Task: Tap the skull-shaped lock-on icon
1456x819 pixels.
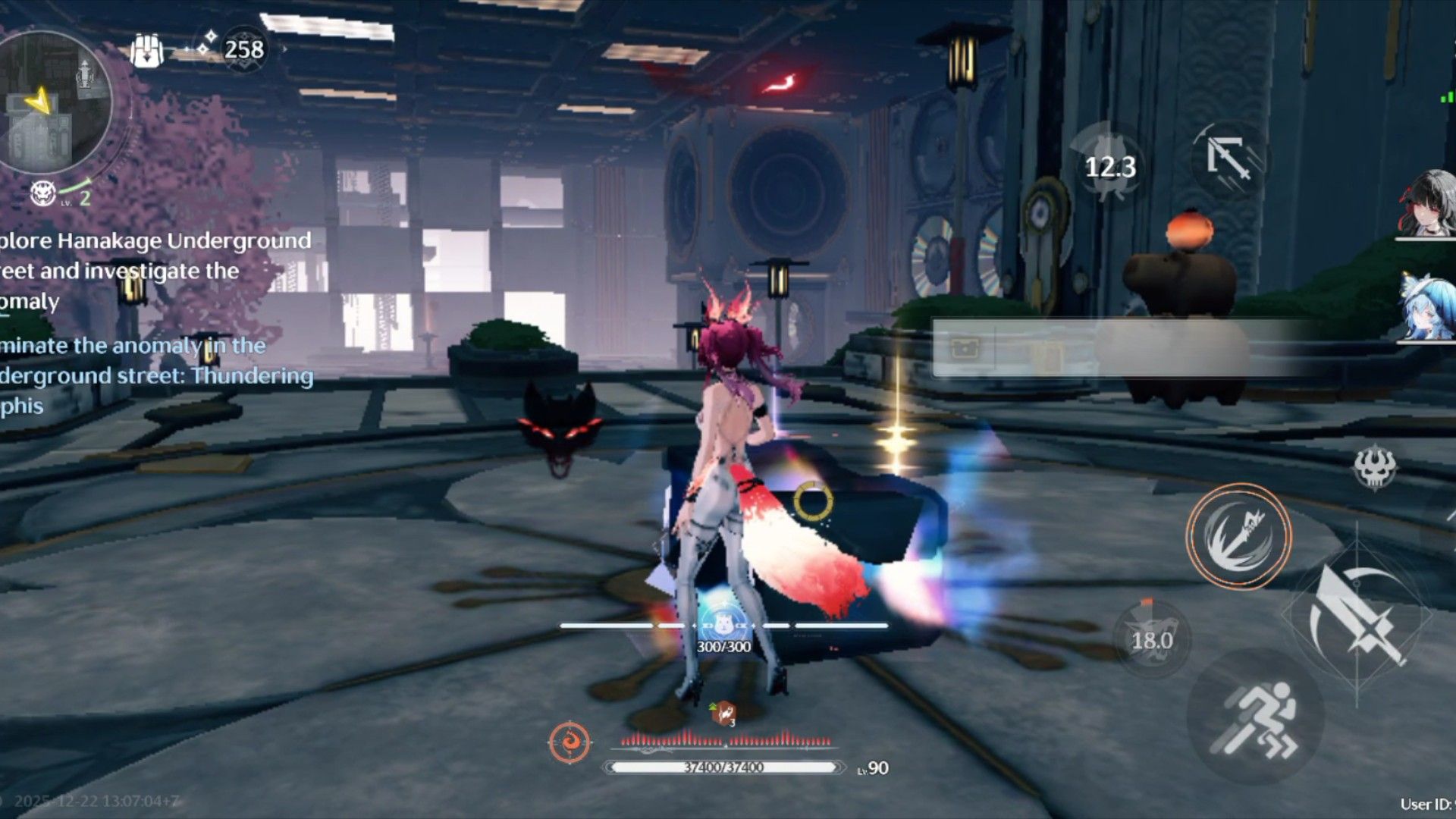Action: coord(1374,466)
